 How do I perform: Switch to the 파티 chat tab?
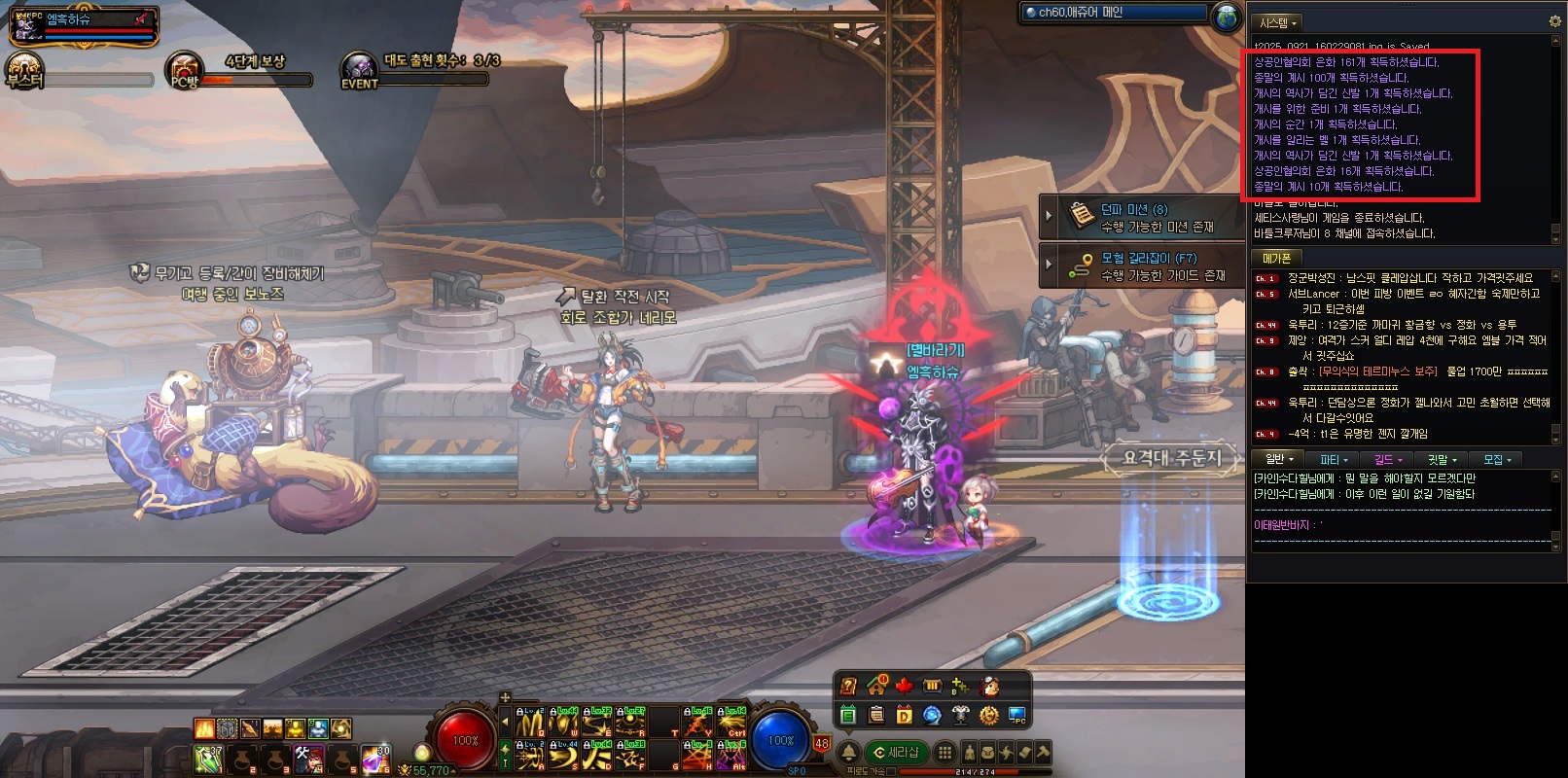1334,459
